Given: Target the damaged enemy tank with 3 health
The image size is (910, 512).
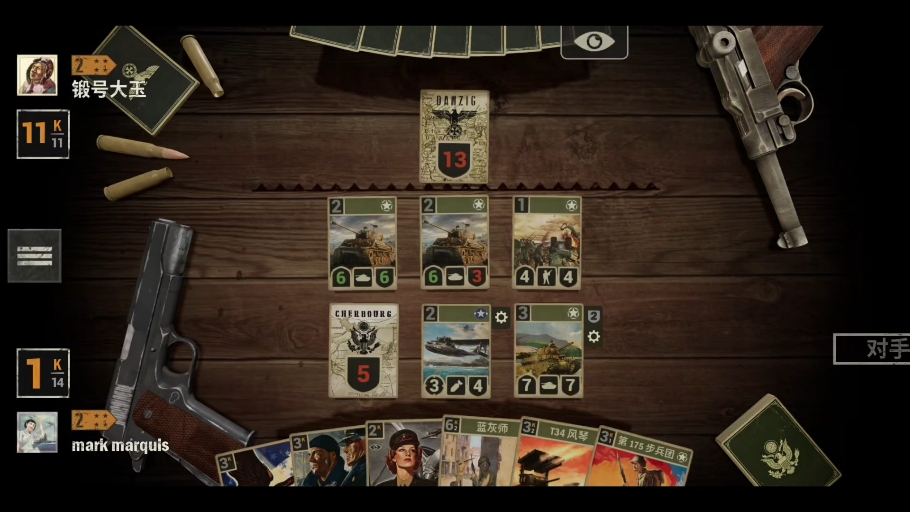Looking at the screenshot, I should [x=455, y=243].
